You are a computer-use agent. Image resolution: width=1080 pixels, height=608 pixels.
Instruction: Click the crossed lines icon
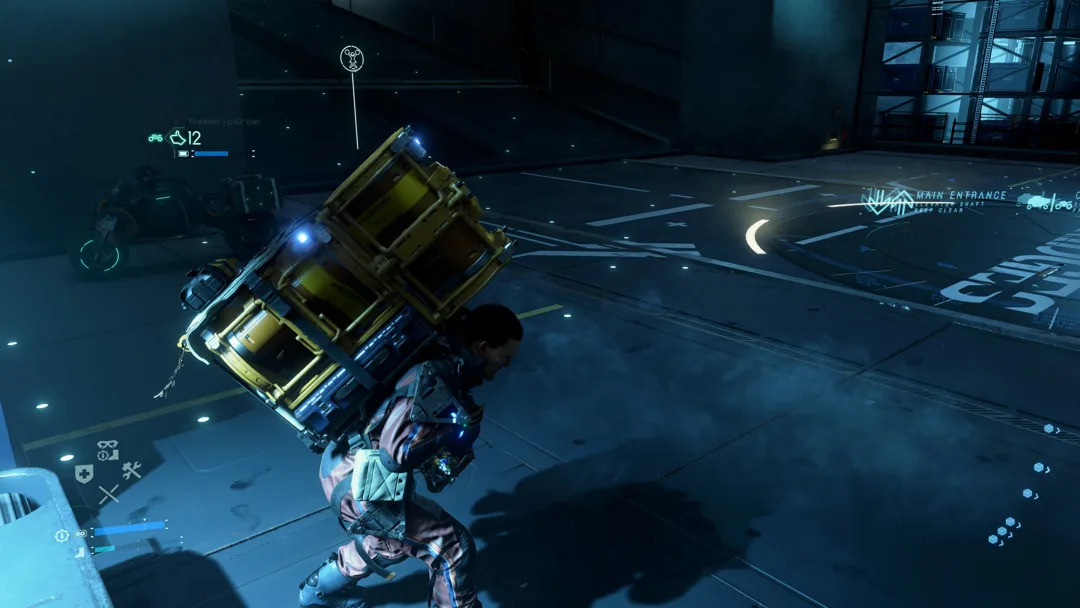point(108,493)
